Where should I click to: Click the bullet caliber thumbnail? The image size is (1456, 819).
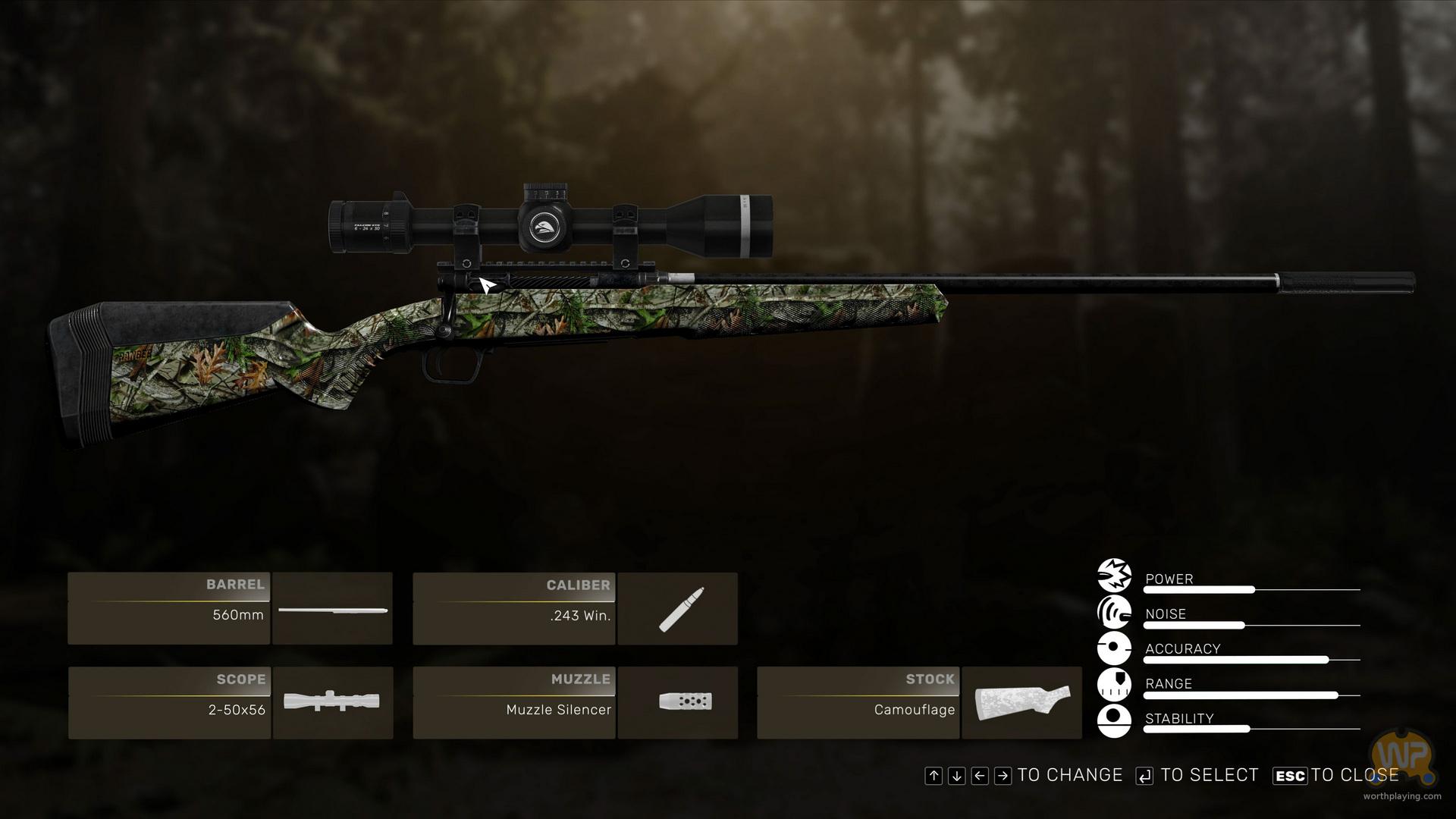677,609
